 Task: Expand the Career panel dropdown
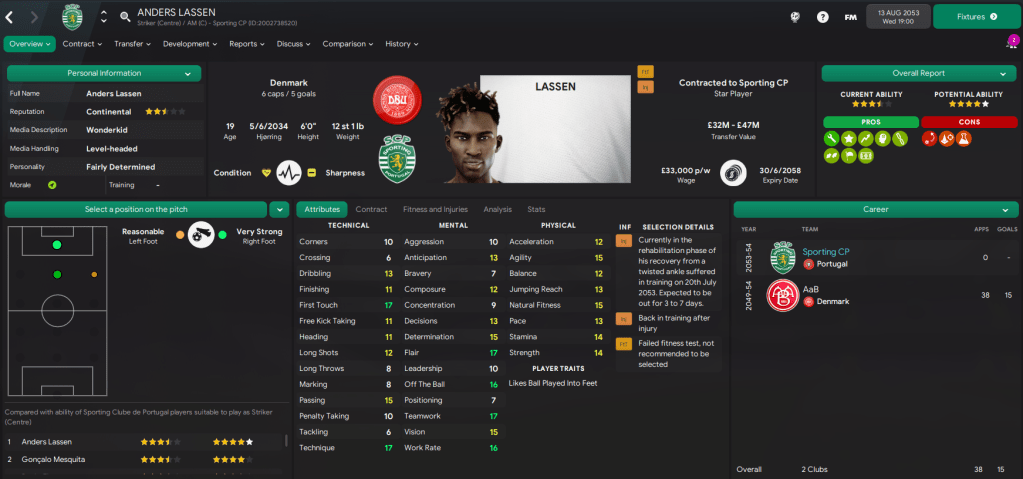[1003, 209]
